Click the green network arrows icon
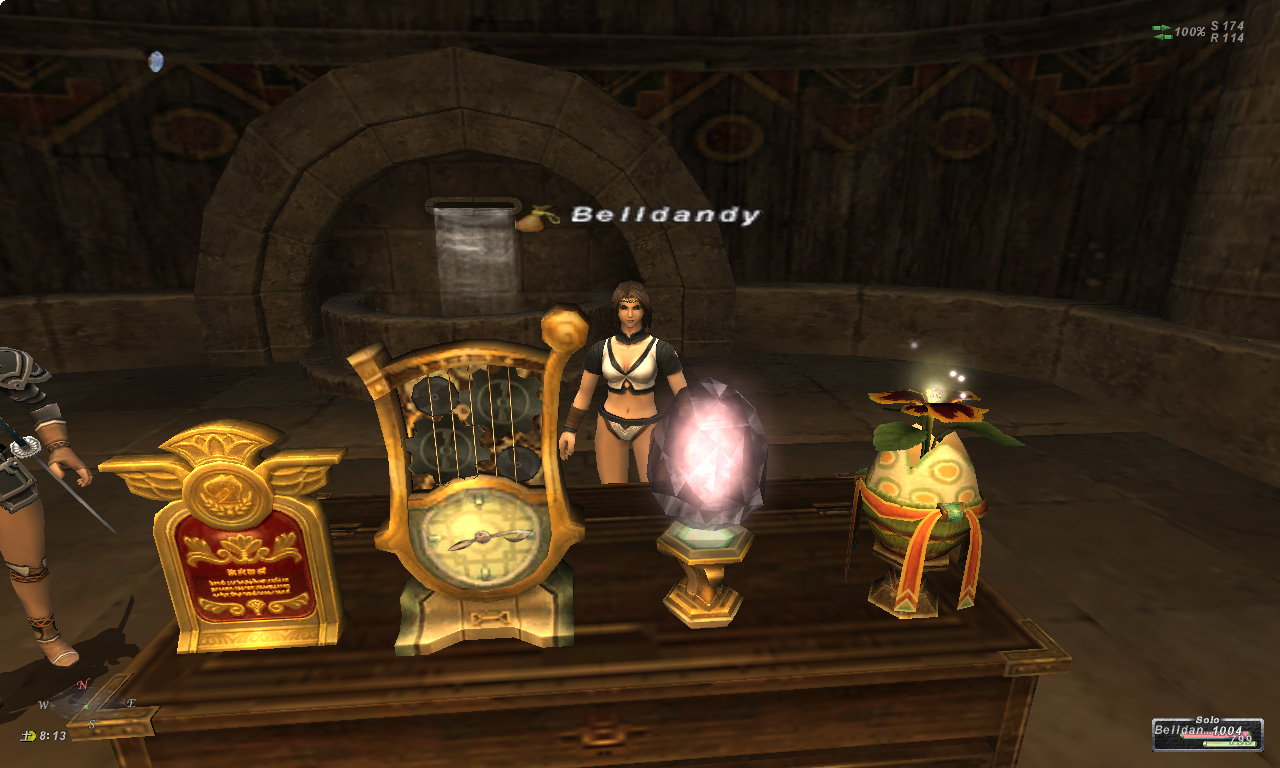The width and height of the screenshot is (1280, 768). (x=1161, y=32)
